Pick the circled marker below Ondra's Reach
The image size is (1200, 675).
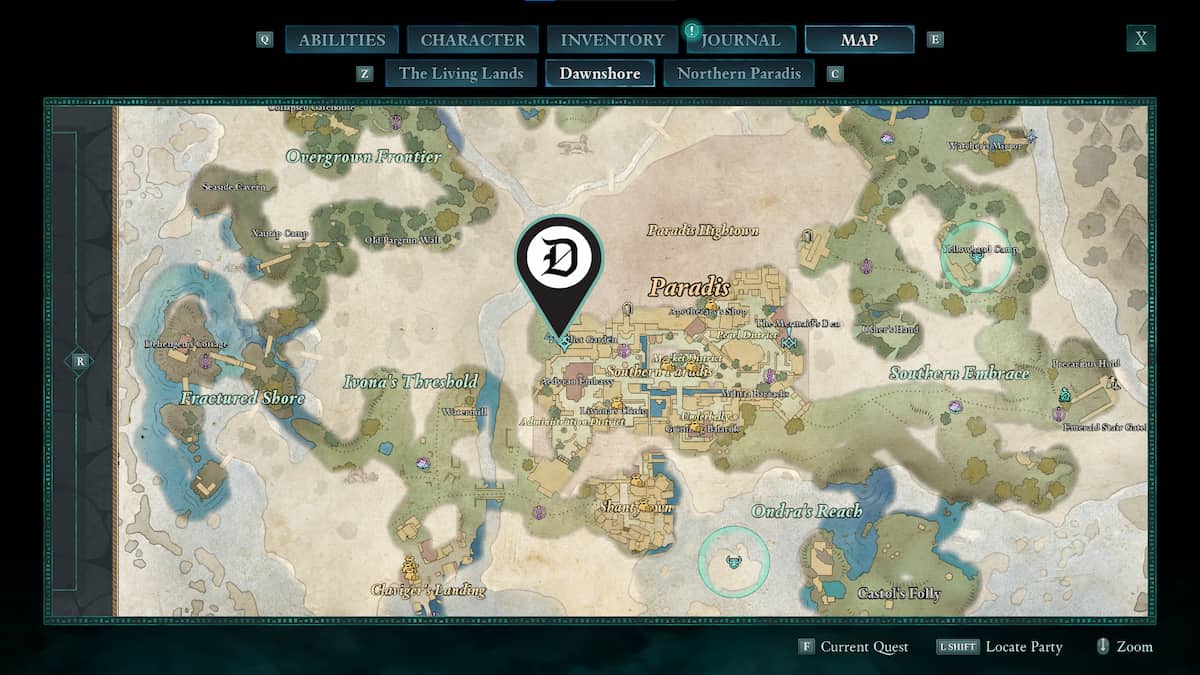click(734, 561)
